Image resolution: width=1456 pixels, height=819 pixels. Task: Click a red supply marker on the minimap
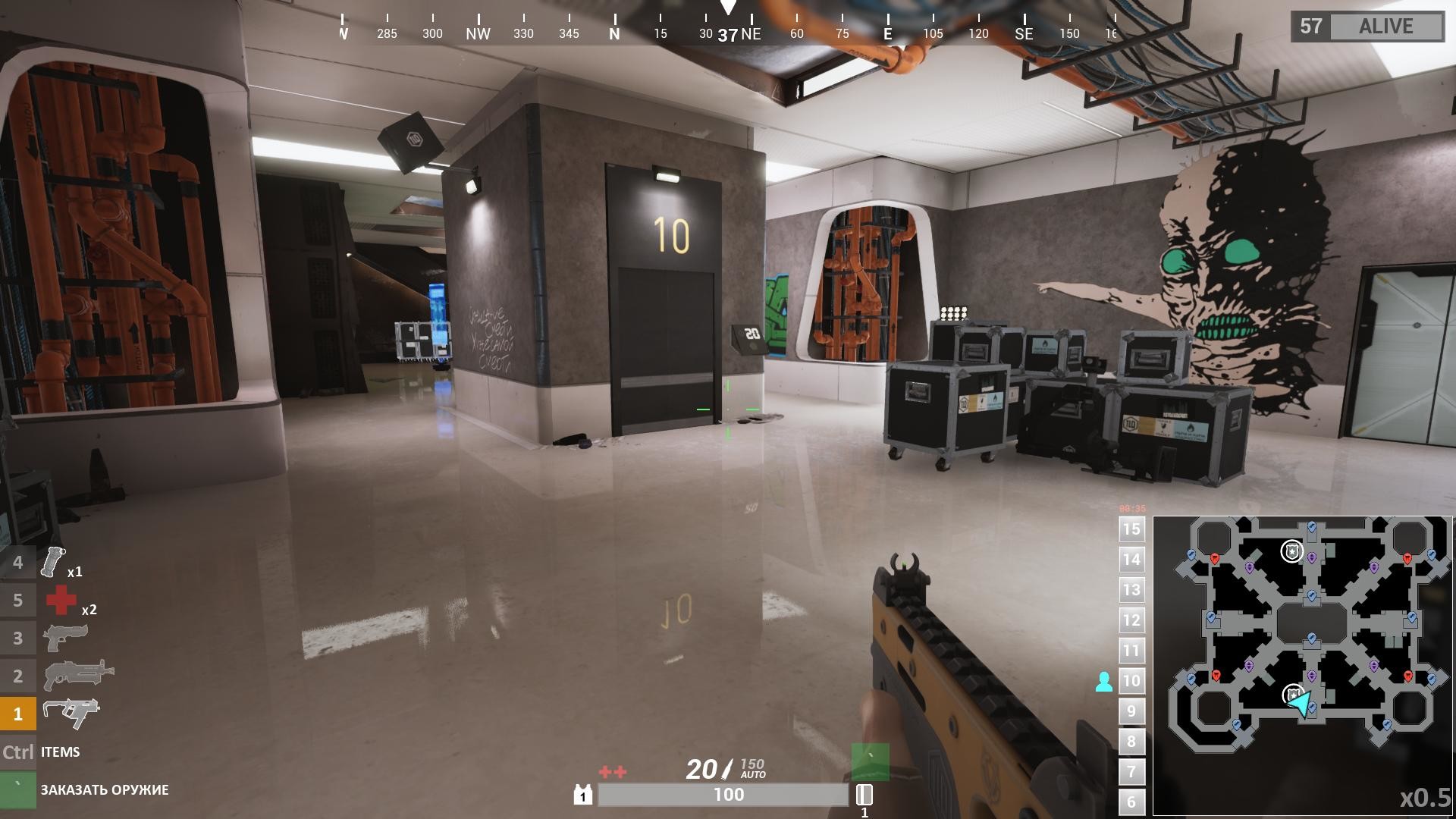(1214, 558)
